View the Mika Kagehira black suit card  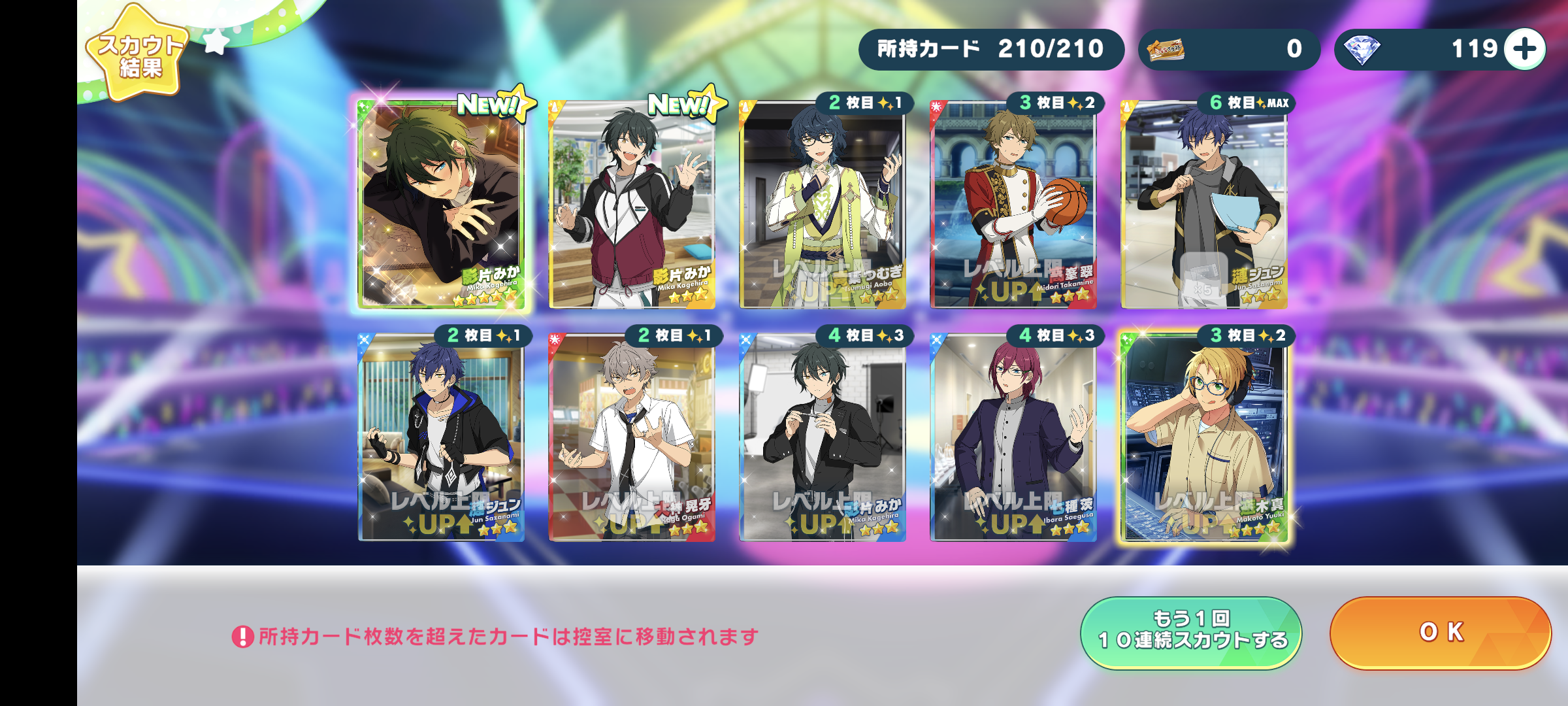(823, 437)
